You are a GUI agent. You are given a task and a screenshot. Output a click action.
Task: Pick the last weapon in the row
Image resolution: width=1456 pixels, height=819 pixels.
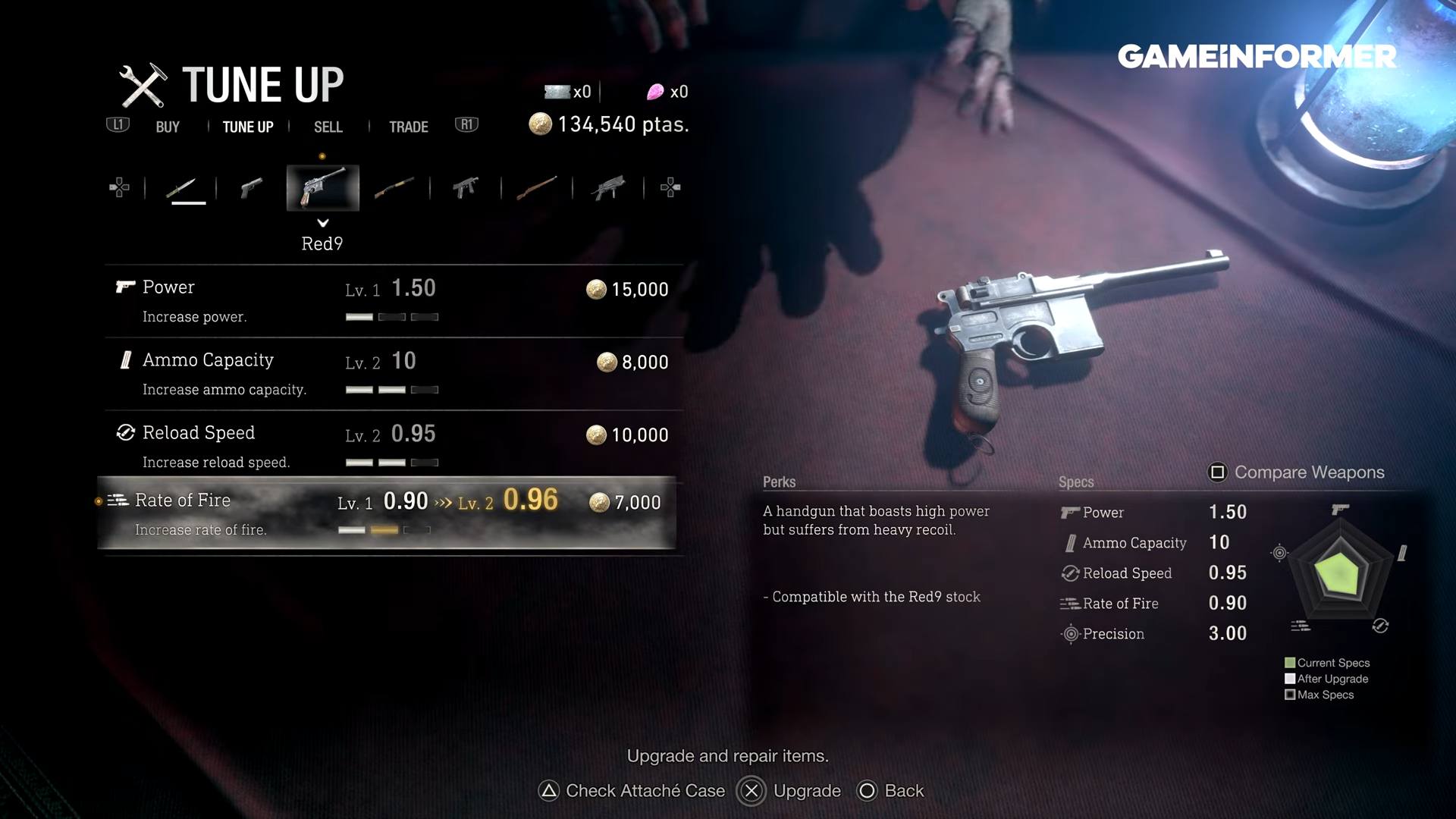pos(609,187)
